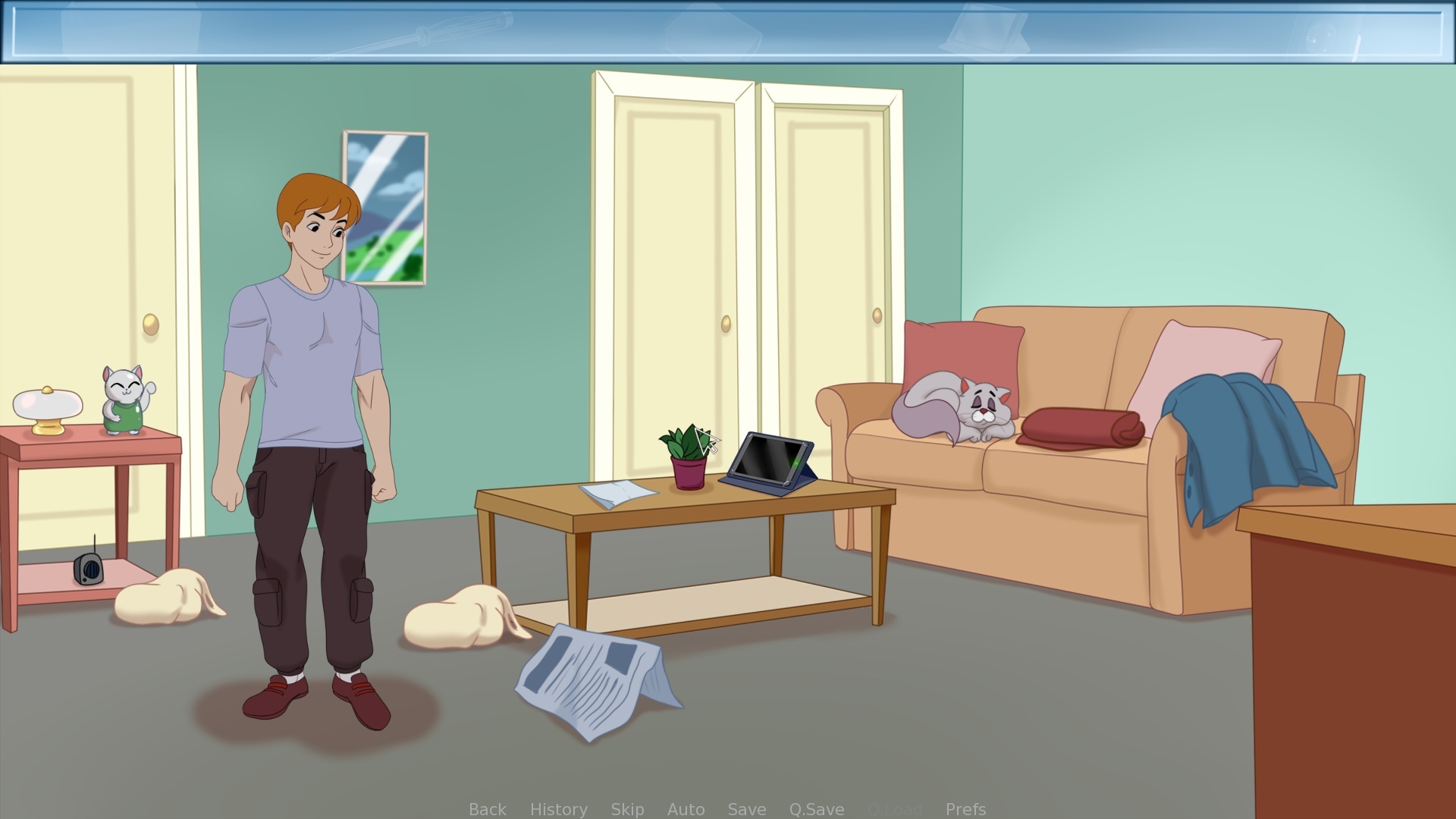The height and width of the screenshot is (819, 1456).
Task: Open the History screen
Action: point(557,809)
